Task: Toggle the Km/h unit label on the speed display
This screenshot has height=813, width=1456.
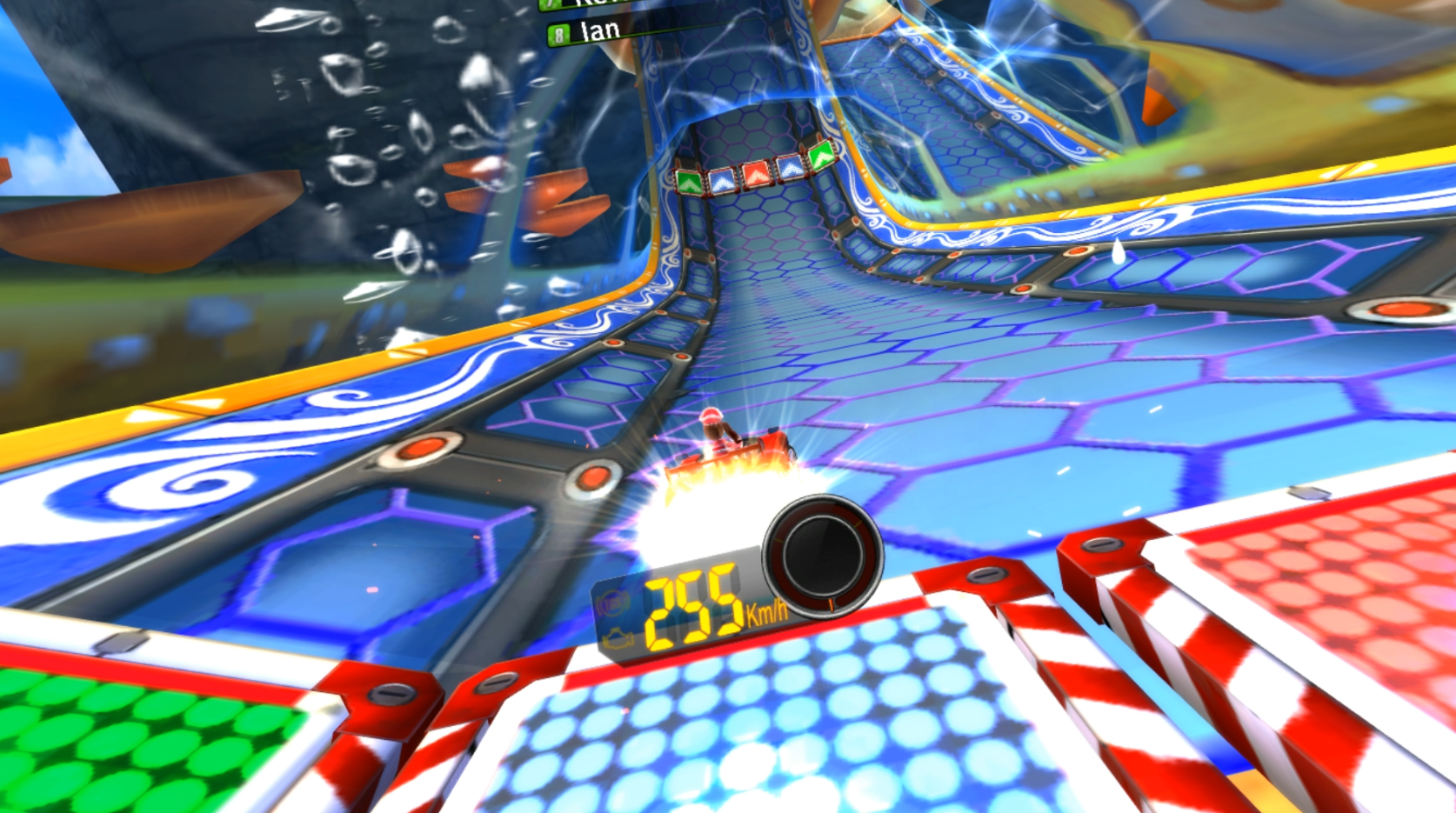Action: tap(766, 612)
